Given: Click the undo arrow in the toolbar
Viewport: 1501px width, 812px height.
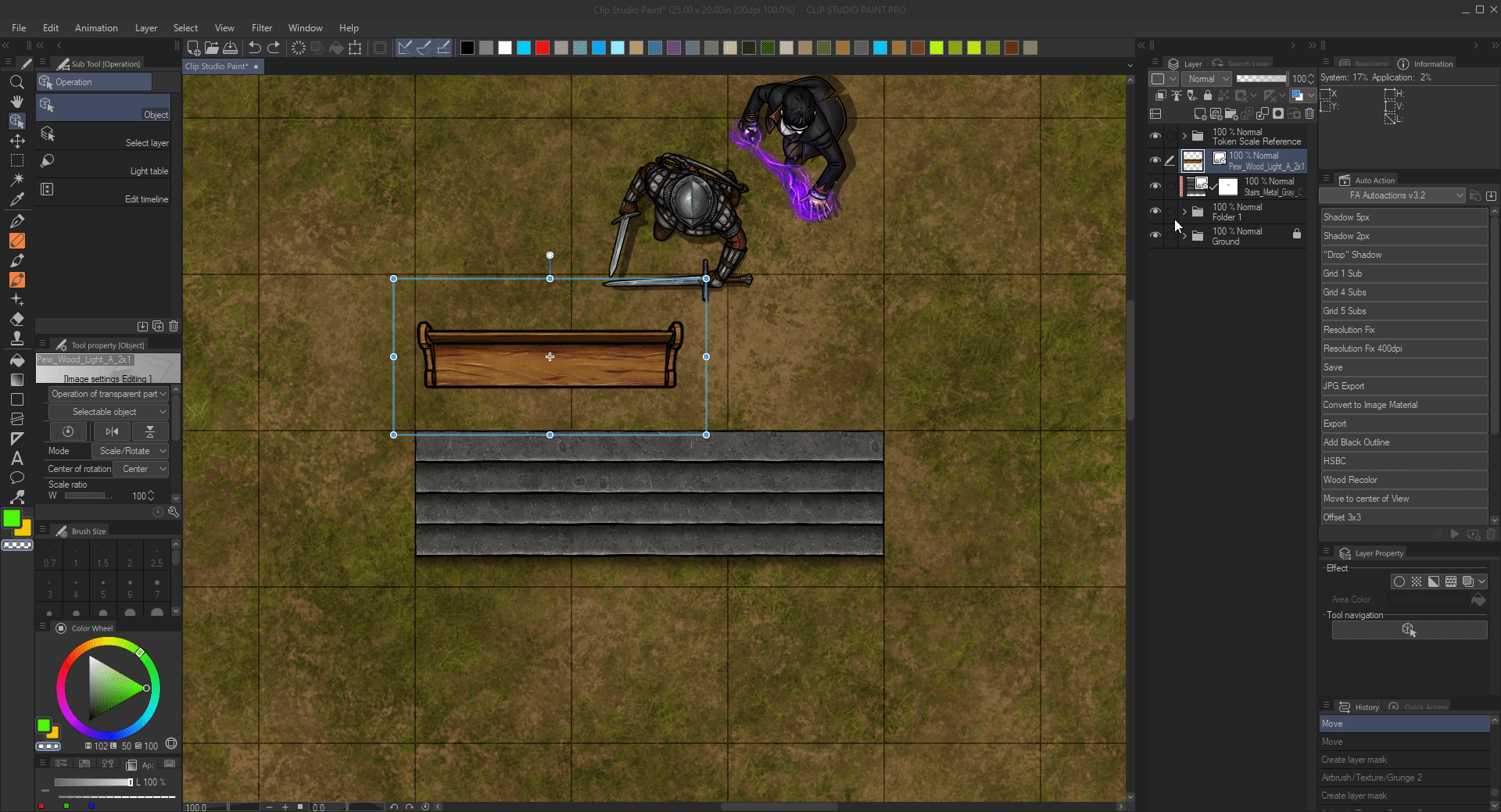Looking at the screenshot, I should [x=255, y=48].
